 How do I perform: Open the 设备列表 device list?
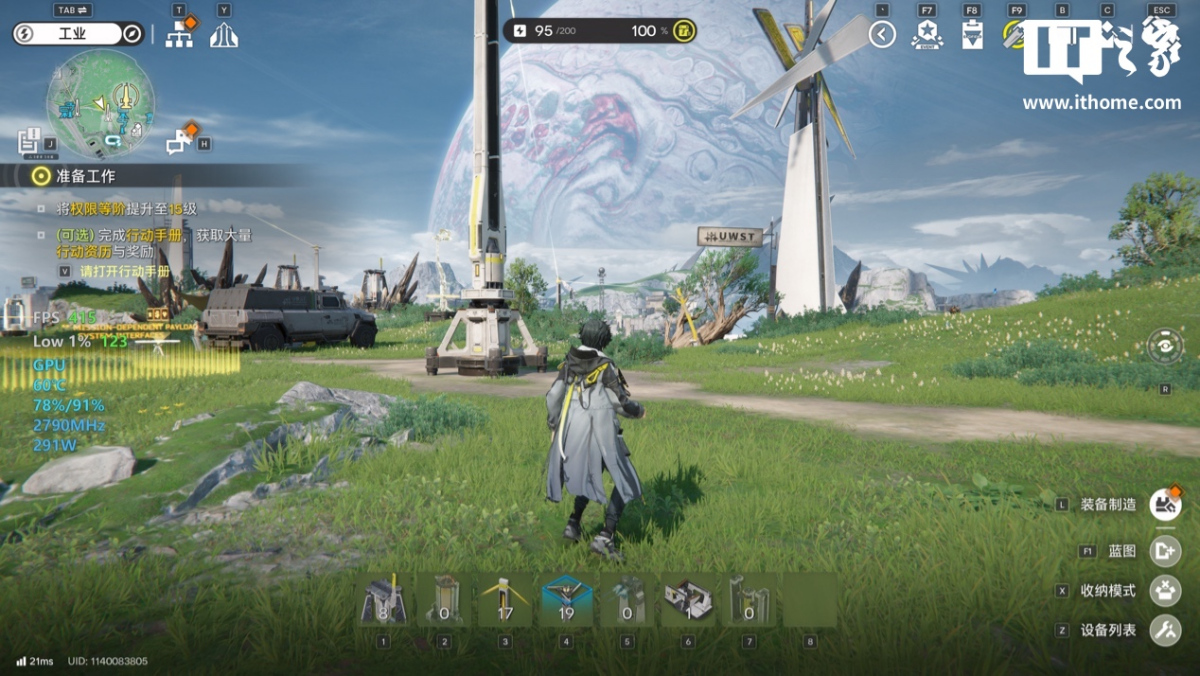point(1165,630)
